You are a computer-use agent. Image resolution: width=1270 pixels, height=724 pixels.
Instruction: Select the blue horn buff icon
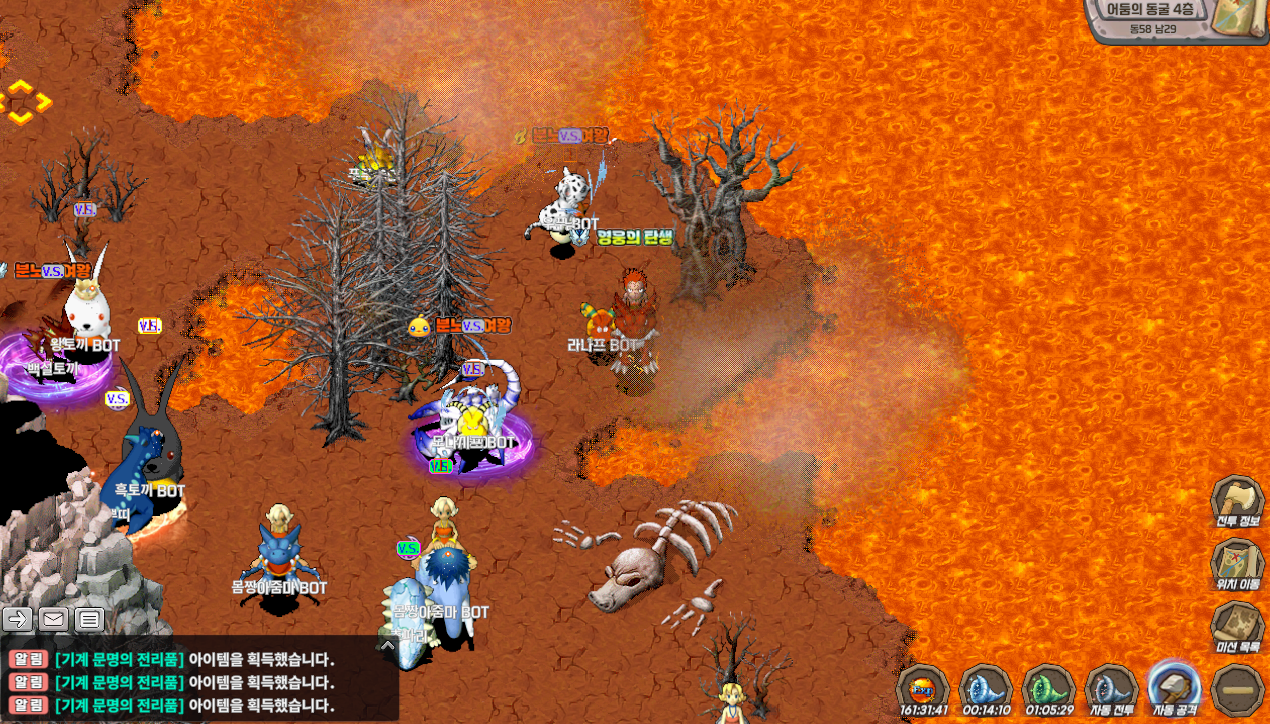click(985, 689)
